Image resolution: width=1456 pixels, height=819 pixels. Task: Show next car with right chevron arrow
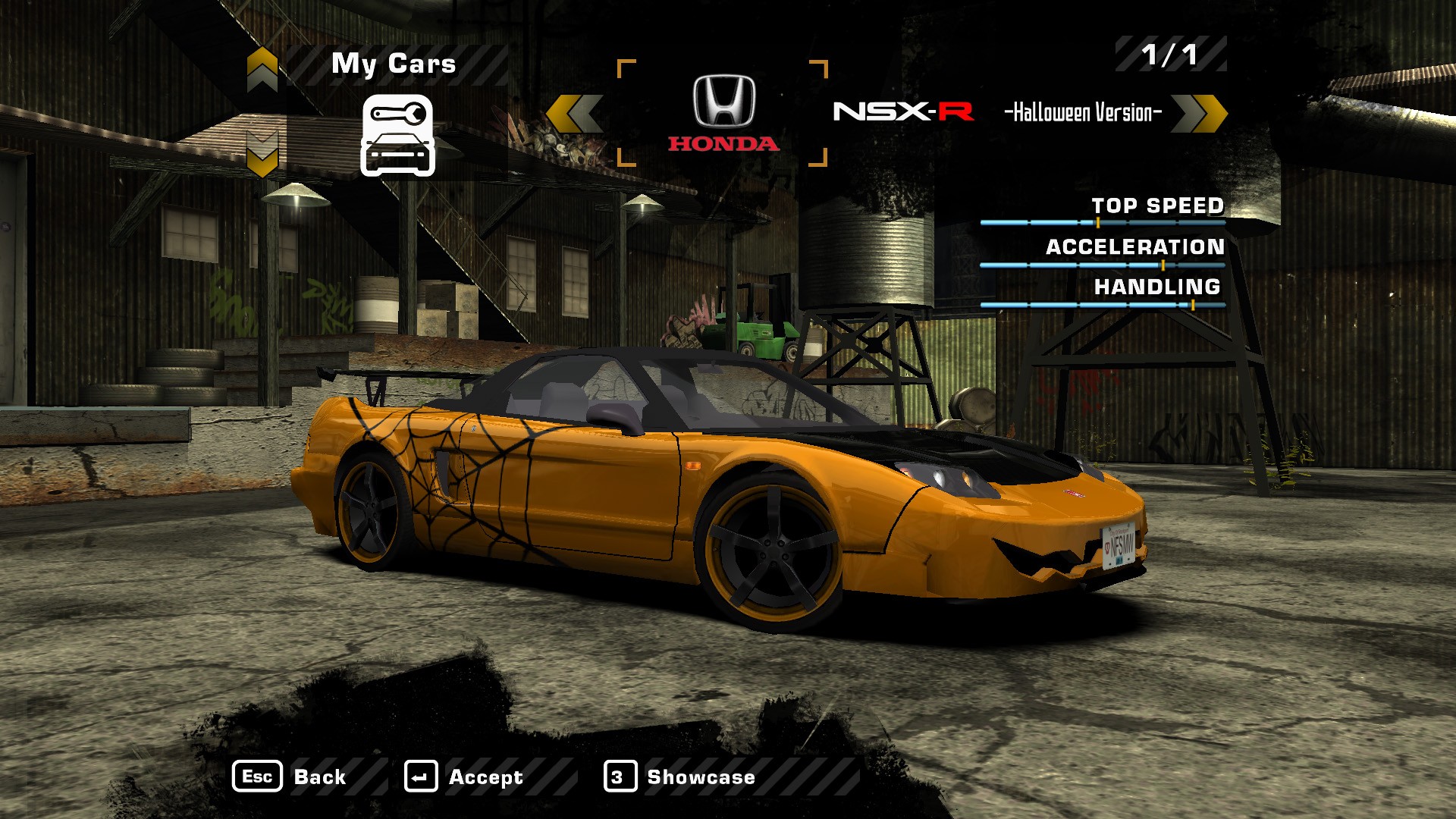(x=1199, y=114)
